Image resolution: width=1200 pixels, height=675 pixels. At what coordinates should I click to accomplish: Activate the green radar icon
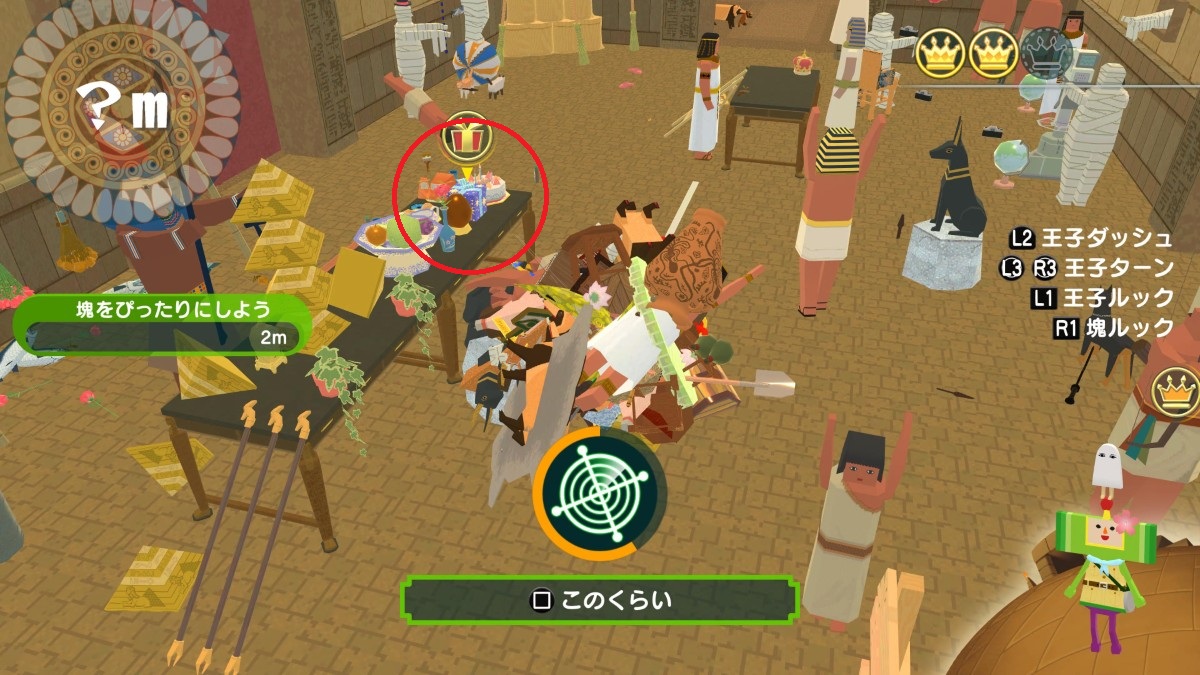[x=600, y=494]
